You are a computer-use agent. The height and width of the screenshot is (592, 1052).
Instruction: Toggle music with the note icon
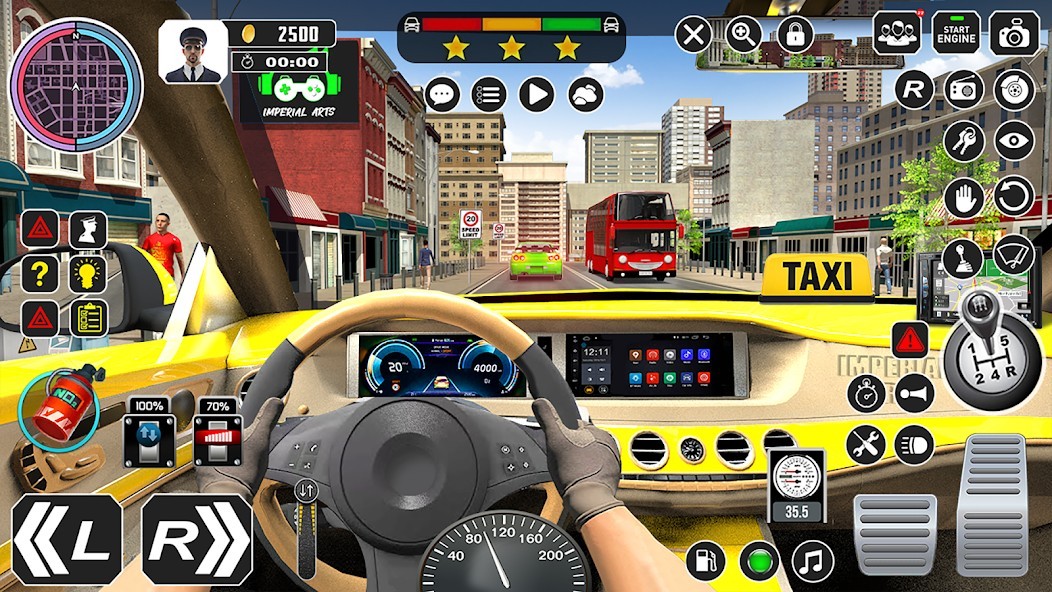(812, 561)
